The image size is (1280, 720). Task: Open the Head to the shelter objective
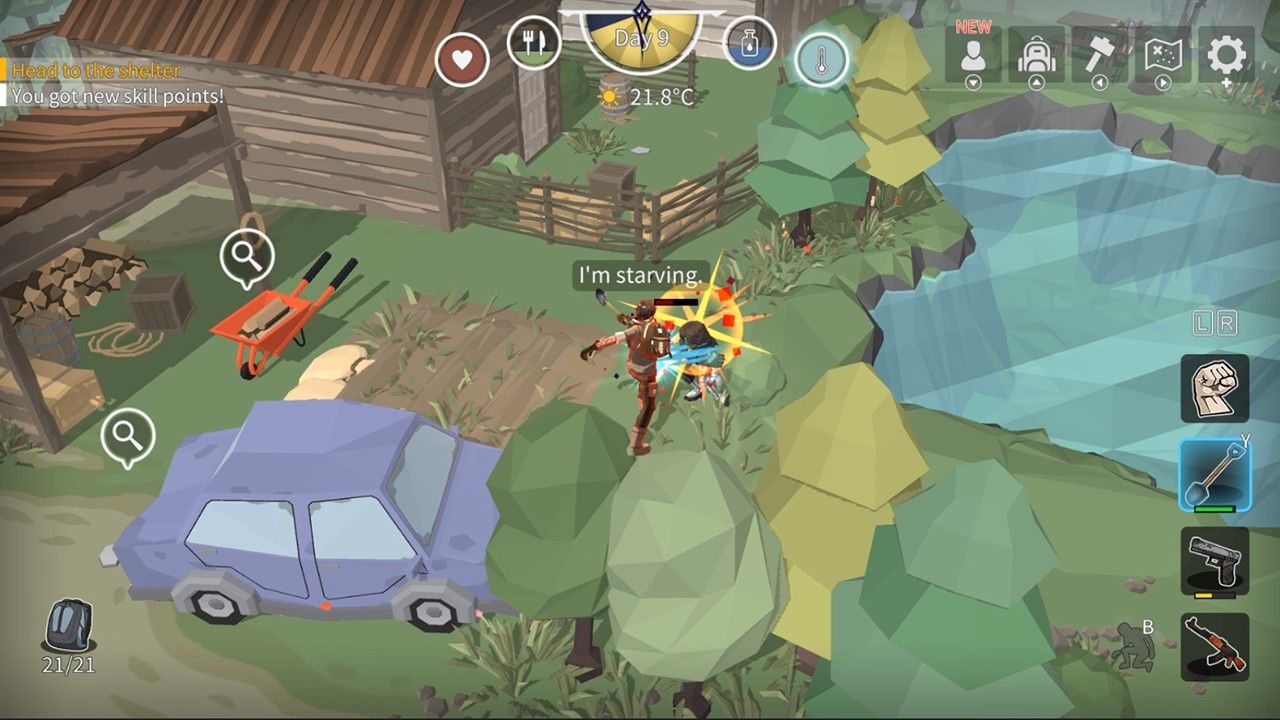point(97,71)
